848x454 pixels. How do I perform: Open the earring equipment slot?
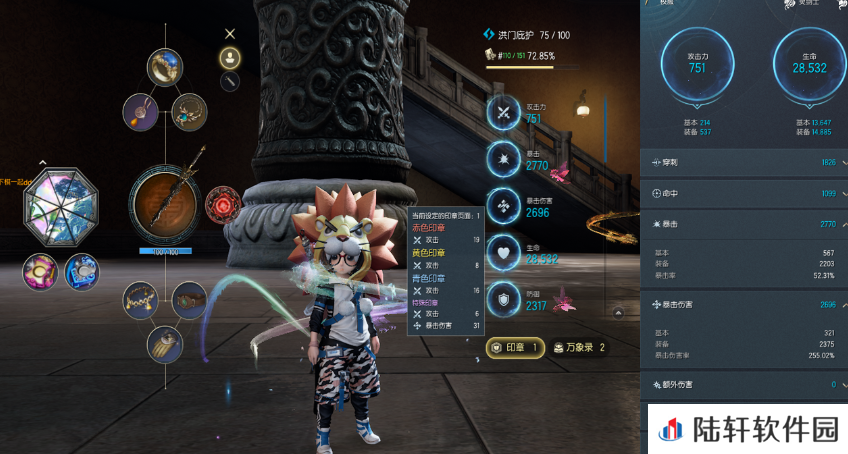[141, 111]
